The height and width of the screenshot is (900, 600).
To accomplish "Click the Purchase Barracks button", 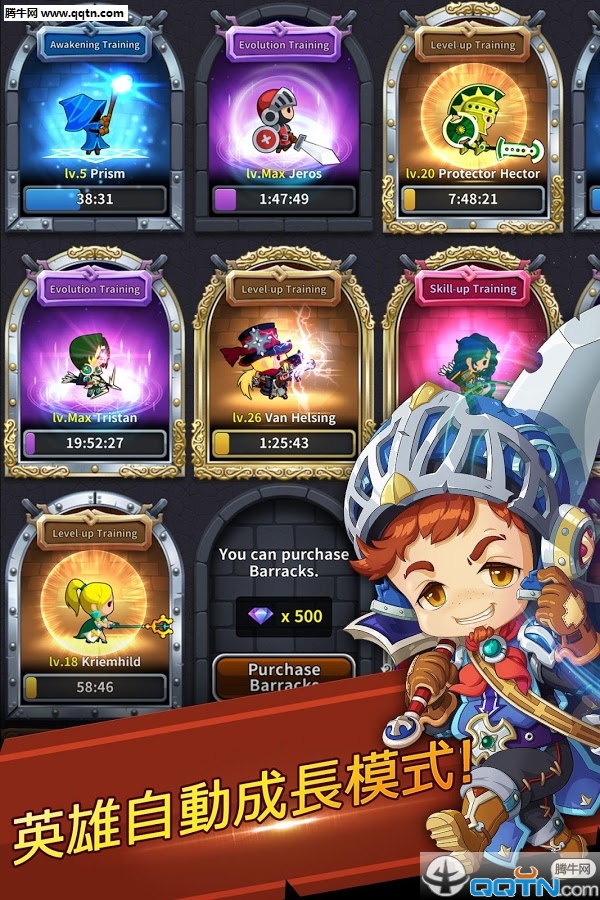I will (x=284, y=675).
